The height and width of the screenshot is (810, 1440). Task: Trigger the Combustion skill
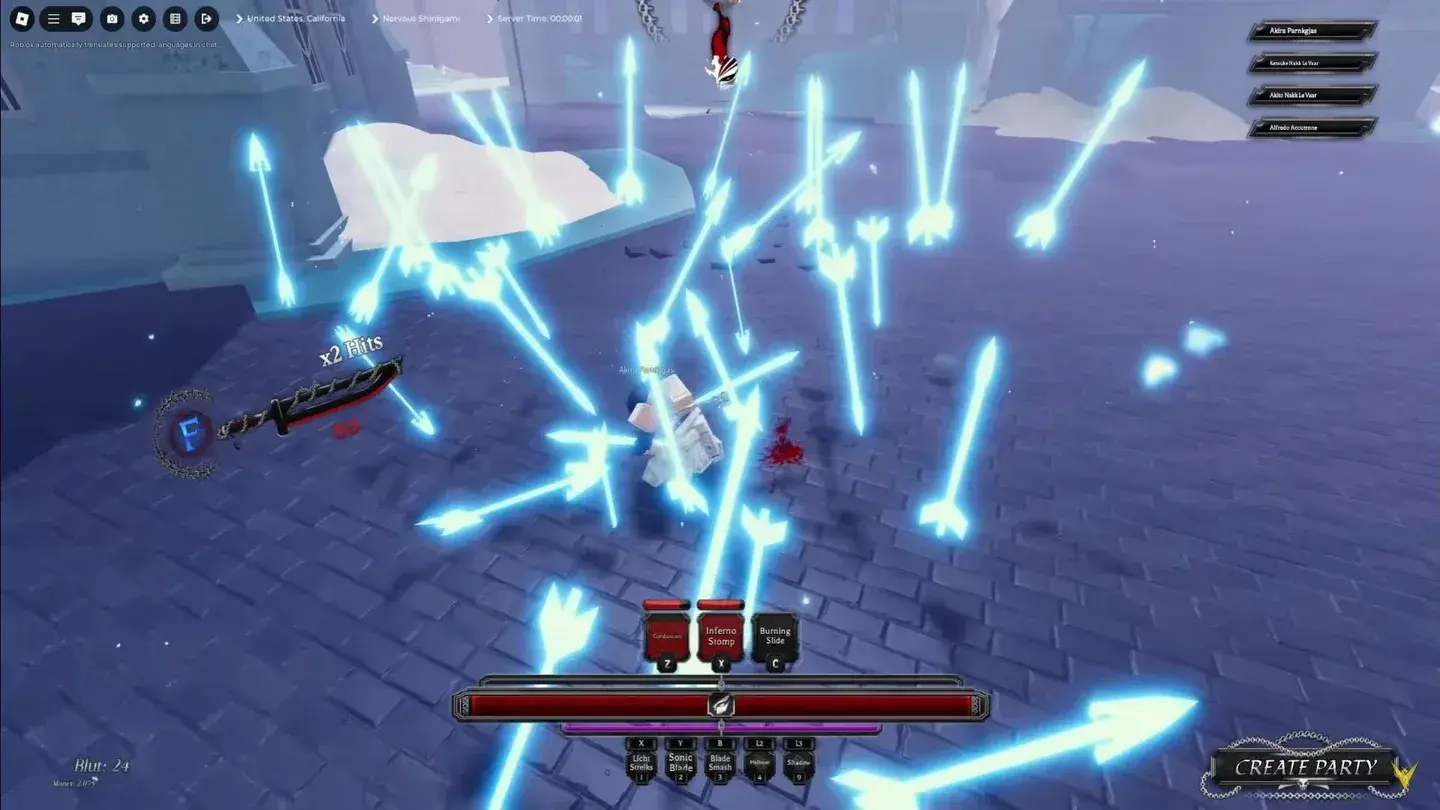coord(665,635)
